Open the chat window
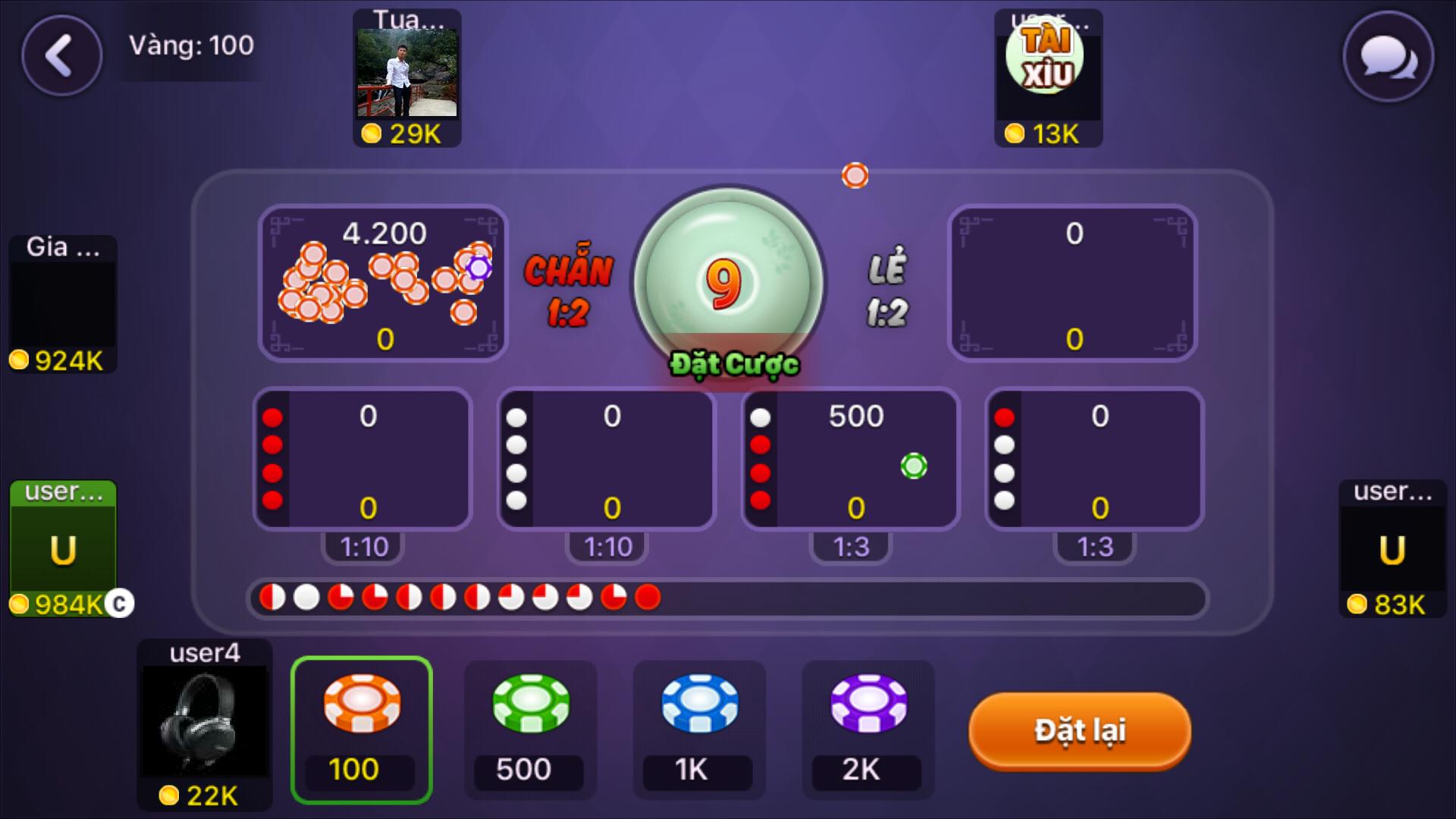Viewport: 1456px width, 819px height. click(1389, 57)
